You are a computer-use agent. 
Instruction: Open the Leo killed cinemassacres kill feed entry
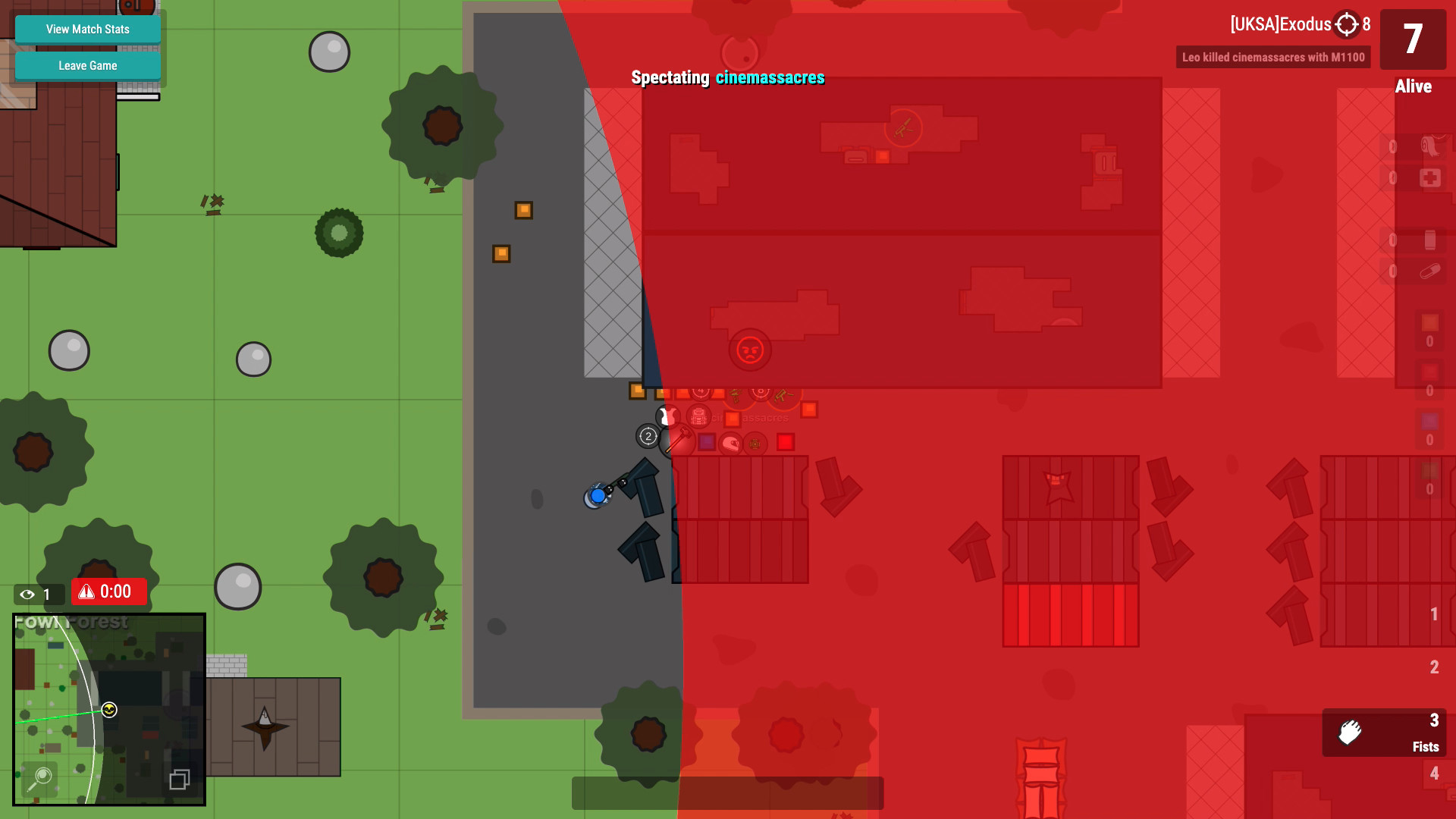(x=1272, y=57)
